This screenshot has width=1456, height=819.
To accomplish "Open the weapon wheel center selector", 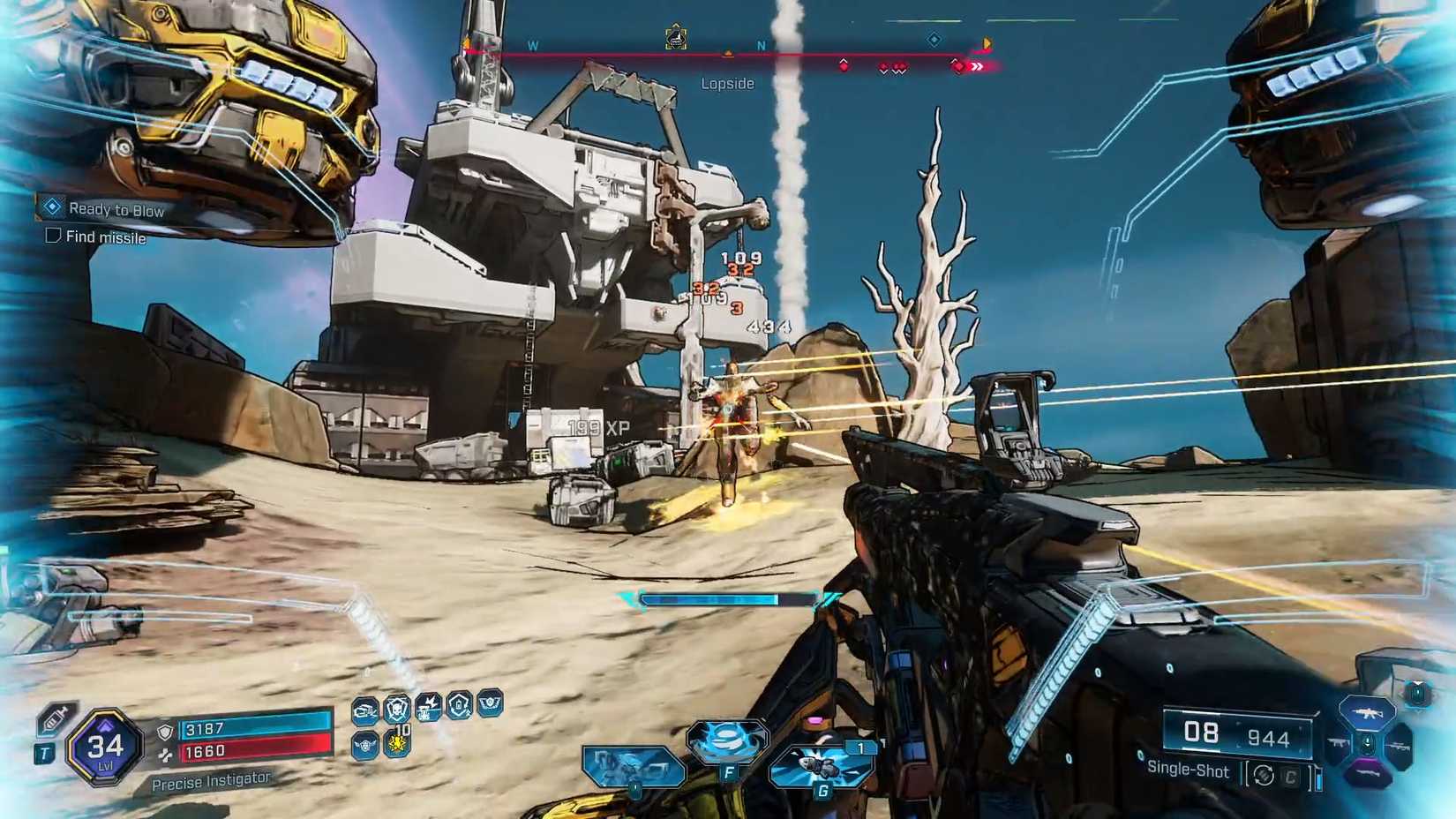I will pyautogui.click(x=1368, y=744).
